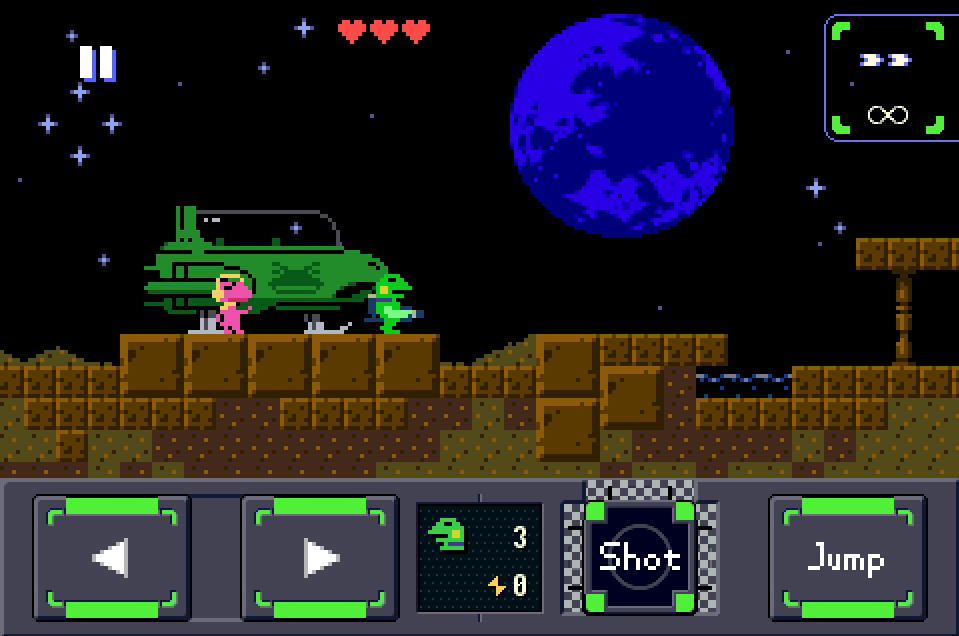Hit the Jump button

tap(847, 558)
